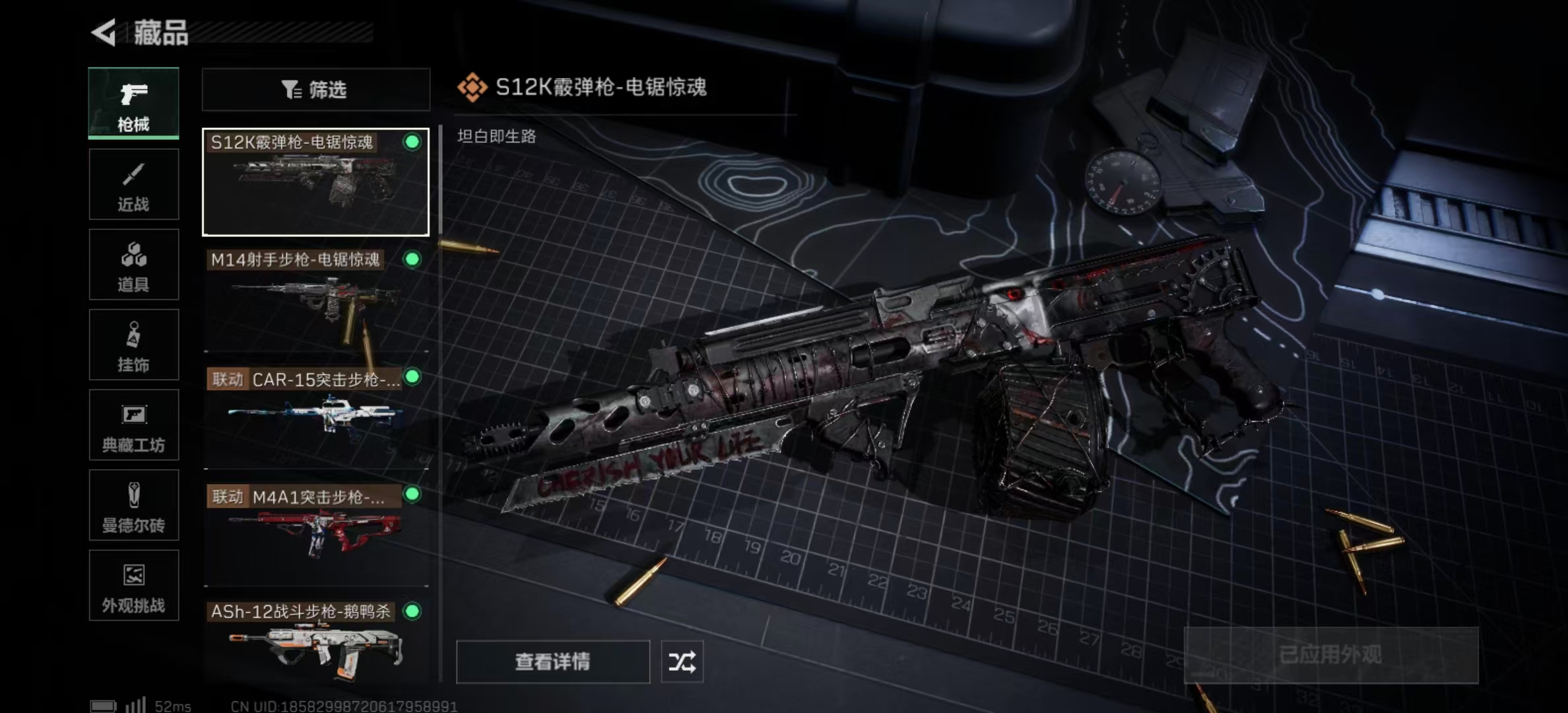Select the S12K霰弹枪-电锯惊魂 skin tile
Image resolution: width=1568 pixels, height=713 pixels.
pos(315,182)
